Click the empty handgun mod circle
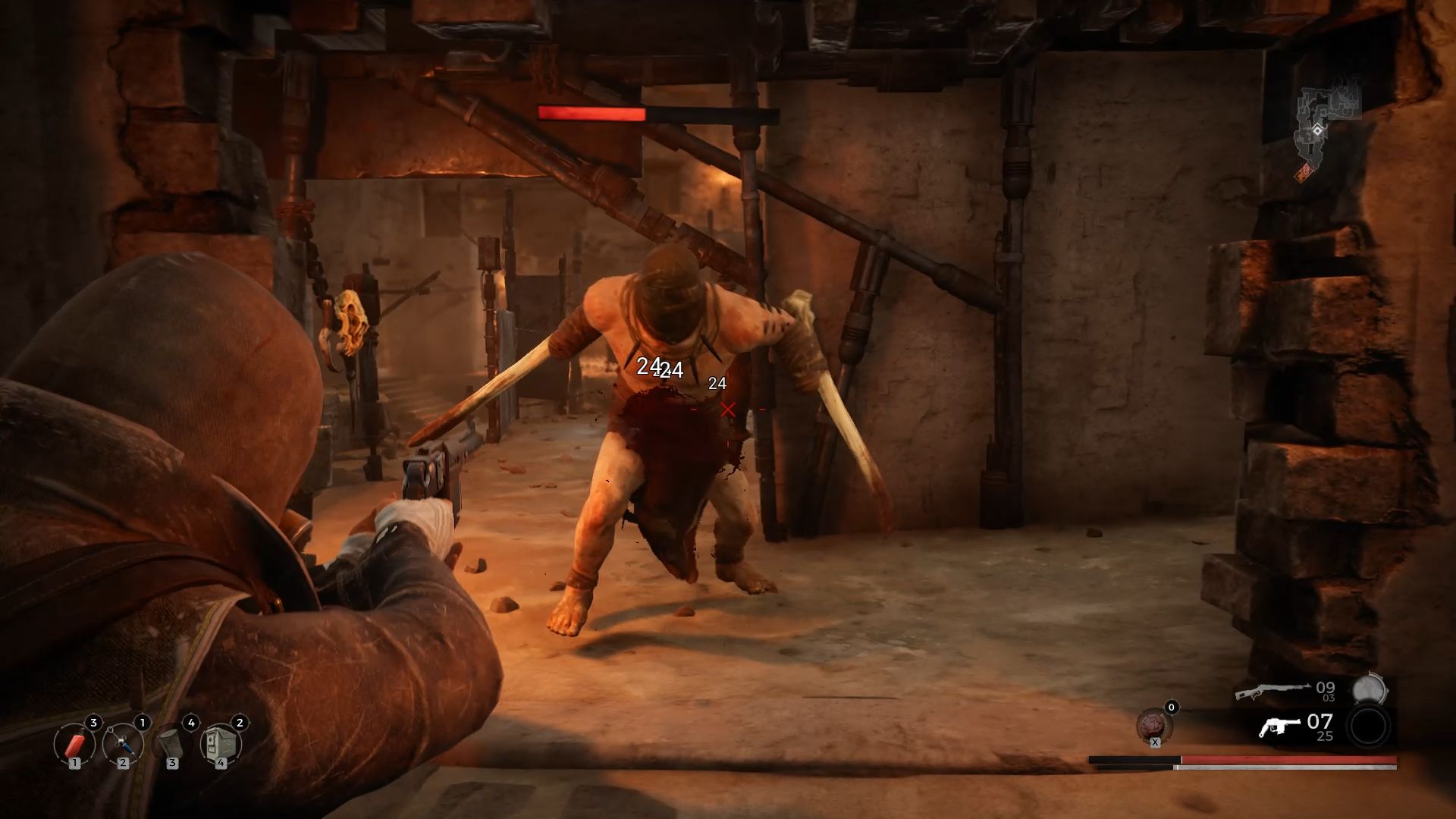This screenshot has width=1456, height=819. [1370, 726]
